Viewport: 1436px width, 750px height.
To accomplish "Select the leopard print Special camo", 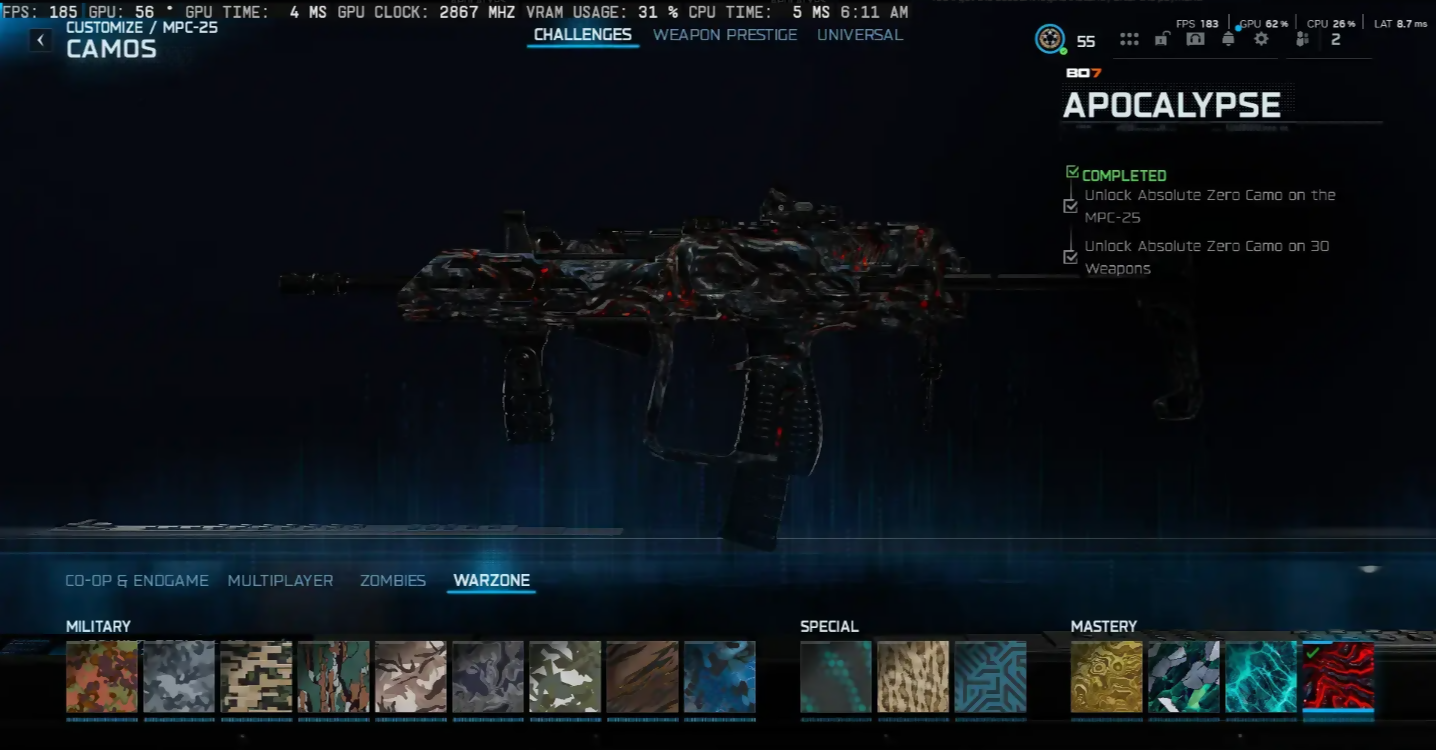I will tap(913, 677).
